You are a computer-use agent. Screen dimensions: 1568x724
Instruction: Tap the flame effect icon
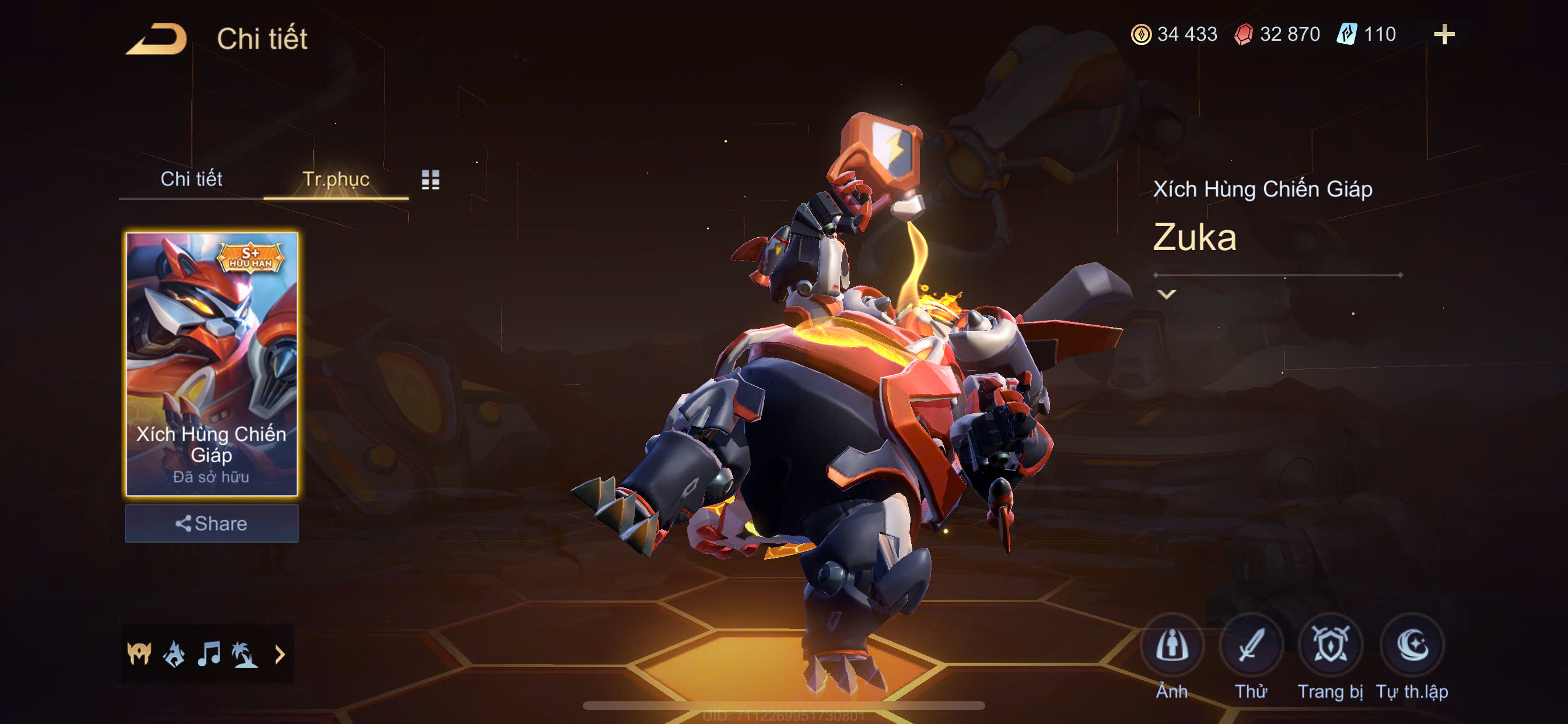[174, 654]
